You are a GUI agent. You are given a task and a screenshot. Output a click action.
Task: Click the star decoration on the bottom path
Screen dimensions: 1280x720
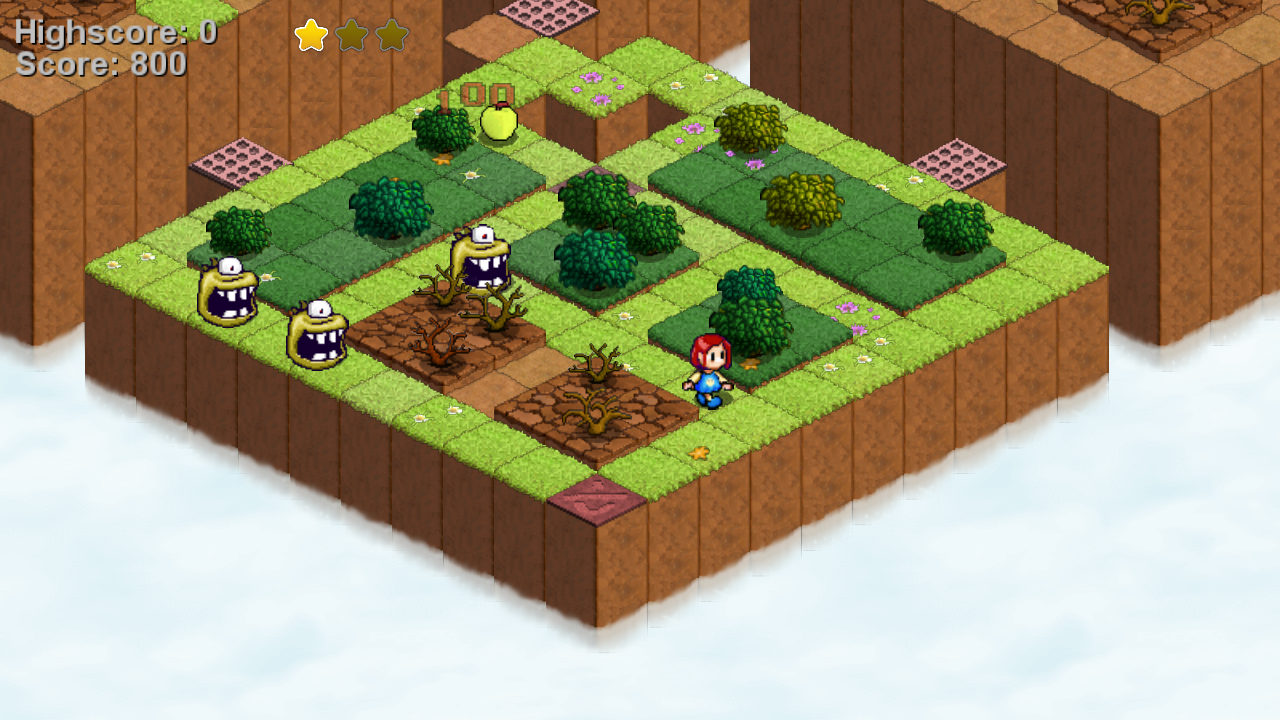(x=700, y=455)
